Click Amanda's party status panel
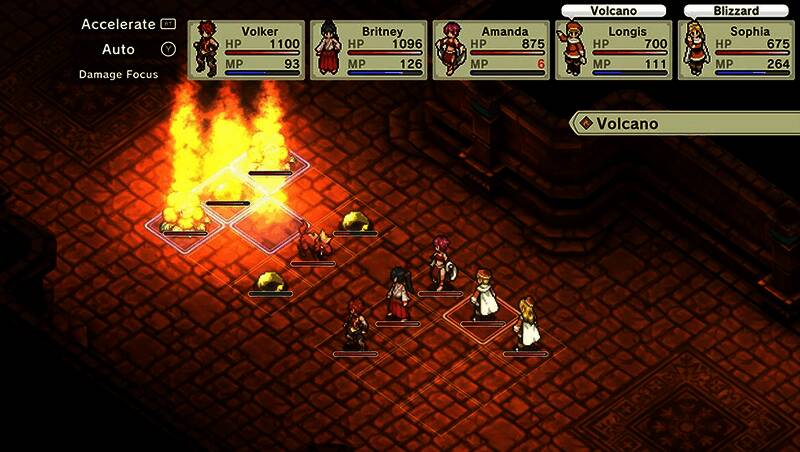 [490, 50]
